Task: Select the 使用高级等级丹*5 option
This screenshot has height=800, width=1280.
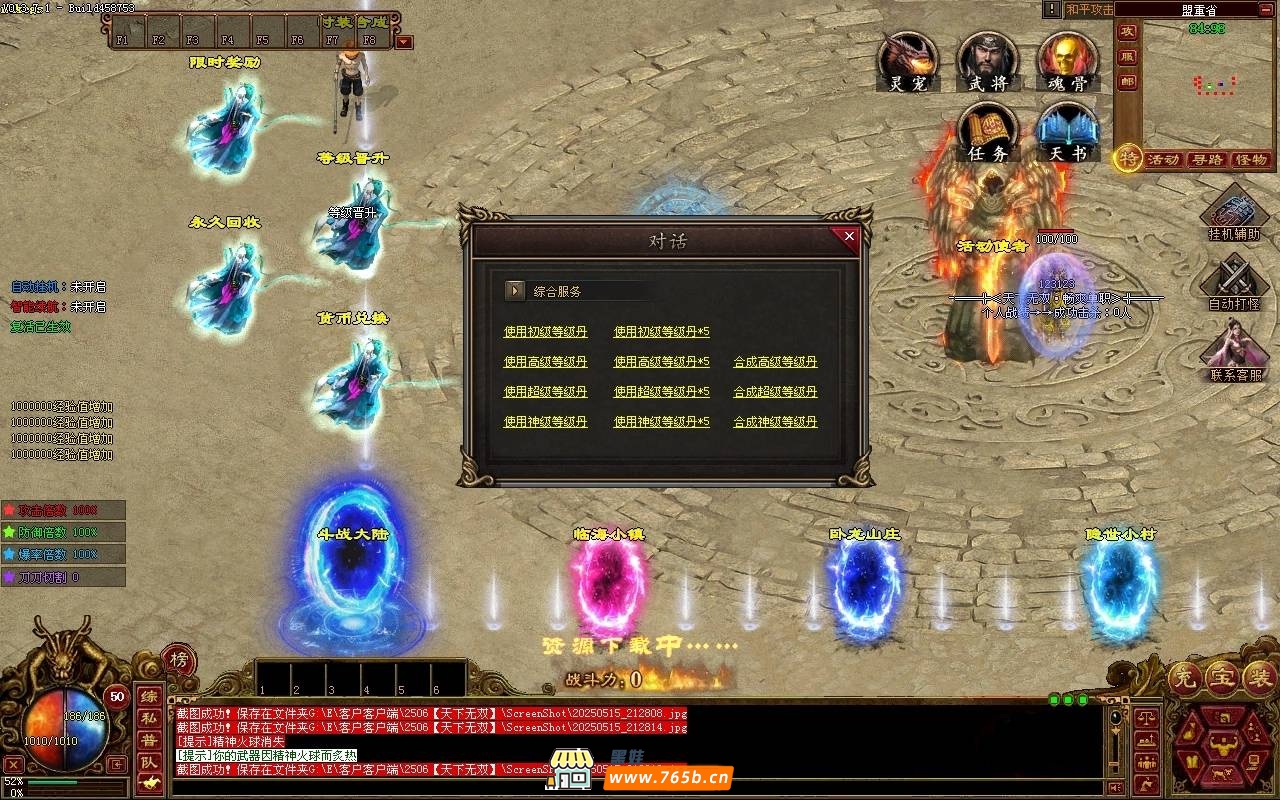Action: 661,362
